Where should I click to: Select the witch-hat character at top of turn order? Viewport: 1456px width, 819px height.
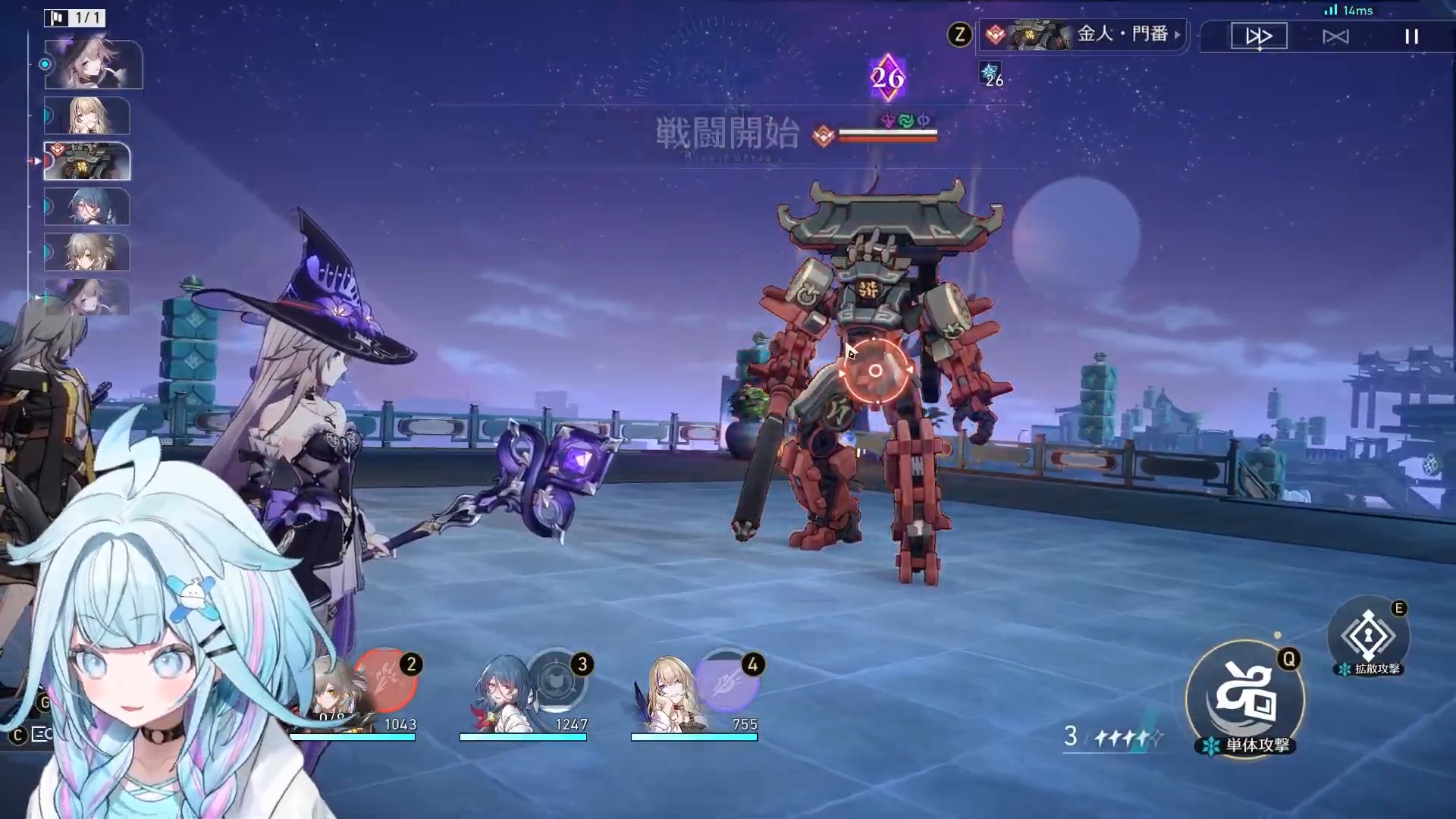(x=93, y=65)
